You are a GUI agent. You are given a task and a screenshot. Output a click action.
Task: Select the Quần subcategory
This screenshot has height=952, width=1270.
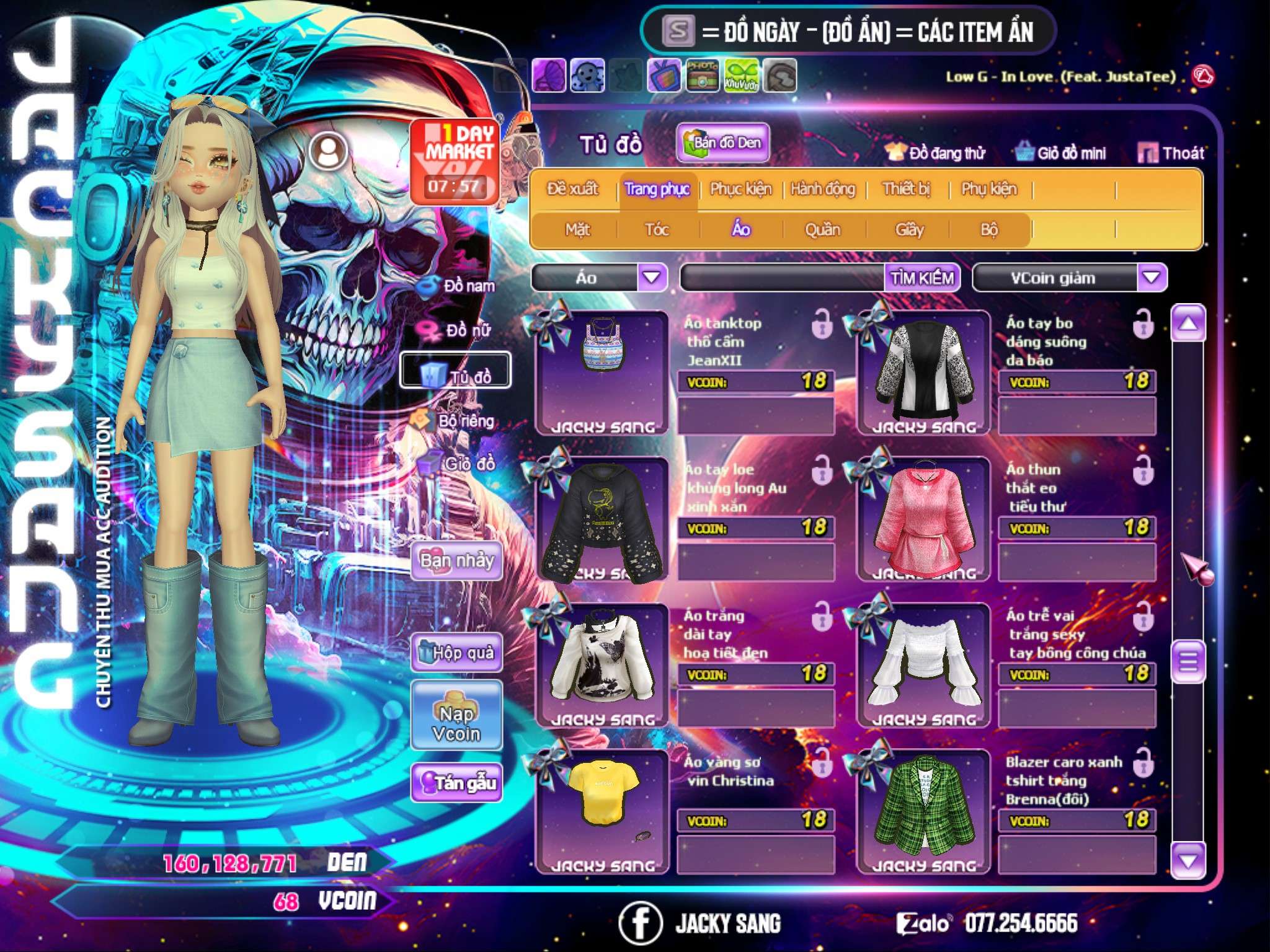click(822, 230)
